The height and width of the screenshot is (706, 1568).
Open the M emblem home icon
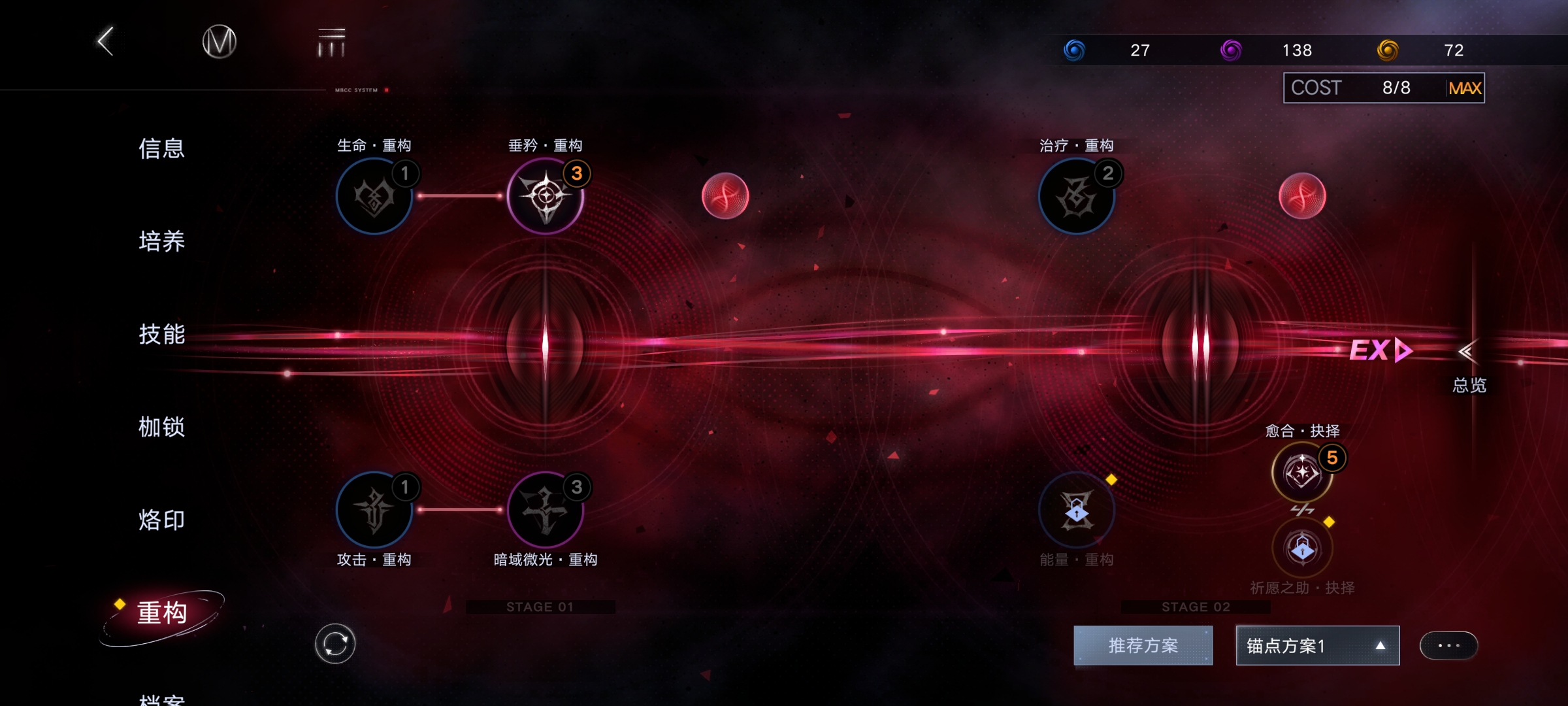click(x=219, y=42)
